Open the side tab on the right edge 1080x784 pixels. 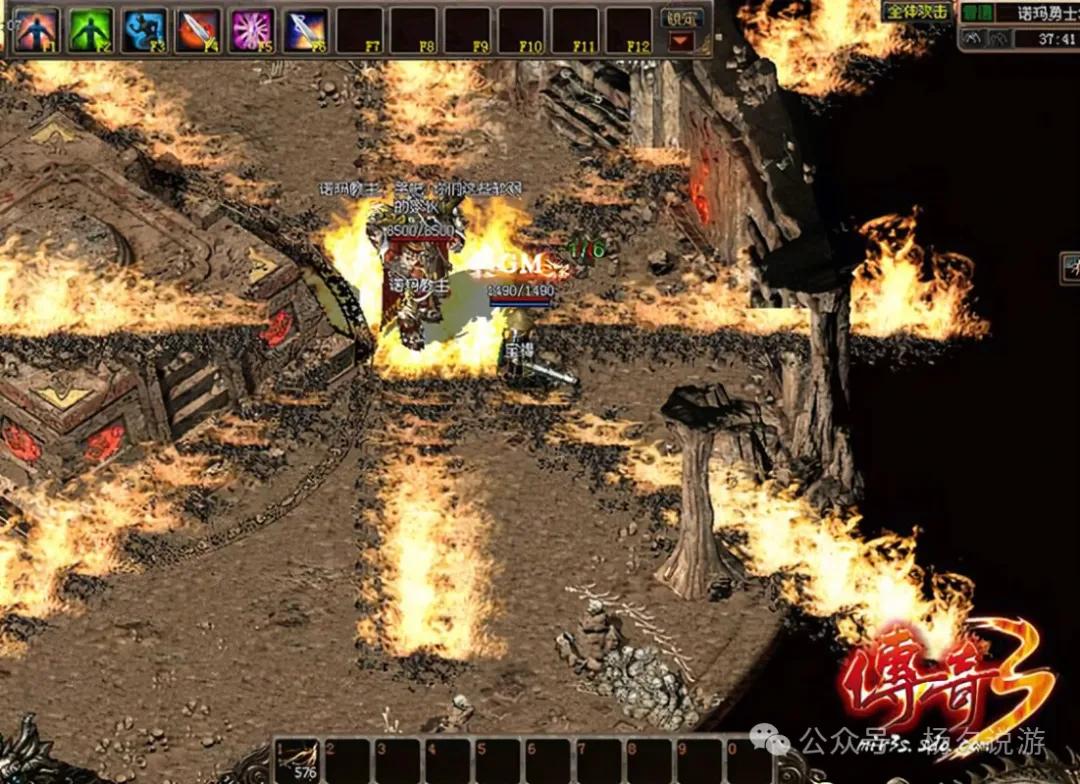[1070, 268]
